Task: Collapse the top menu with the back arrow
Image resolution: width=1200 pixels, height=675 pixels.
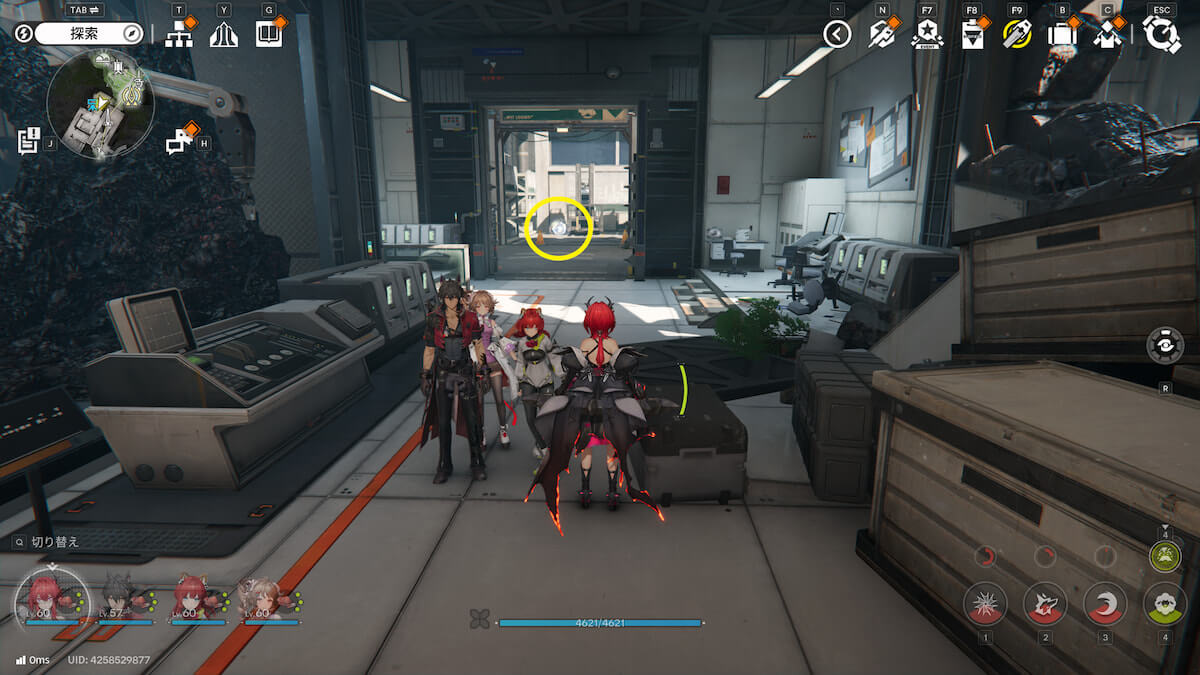Action: click(837, 35)
